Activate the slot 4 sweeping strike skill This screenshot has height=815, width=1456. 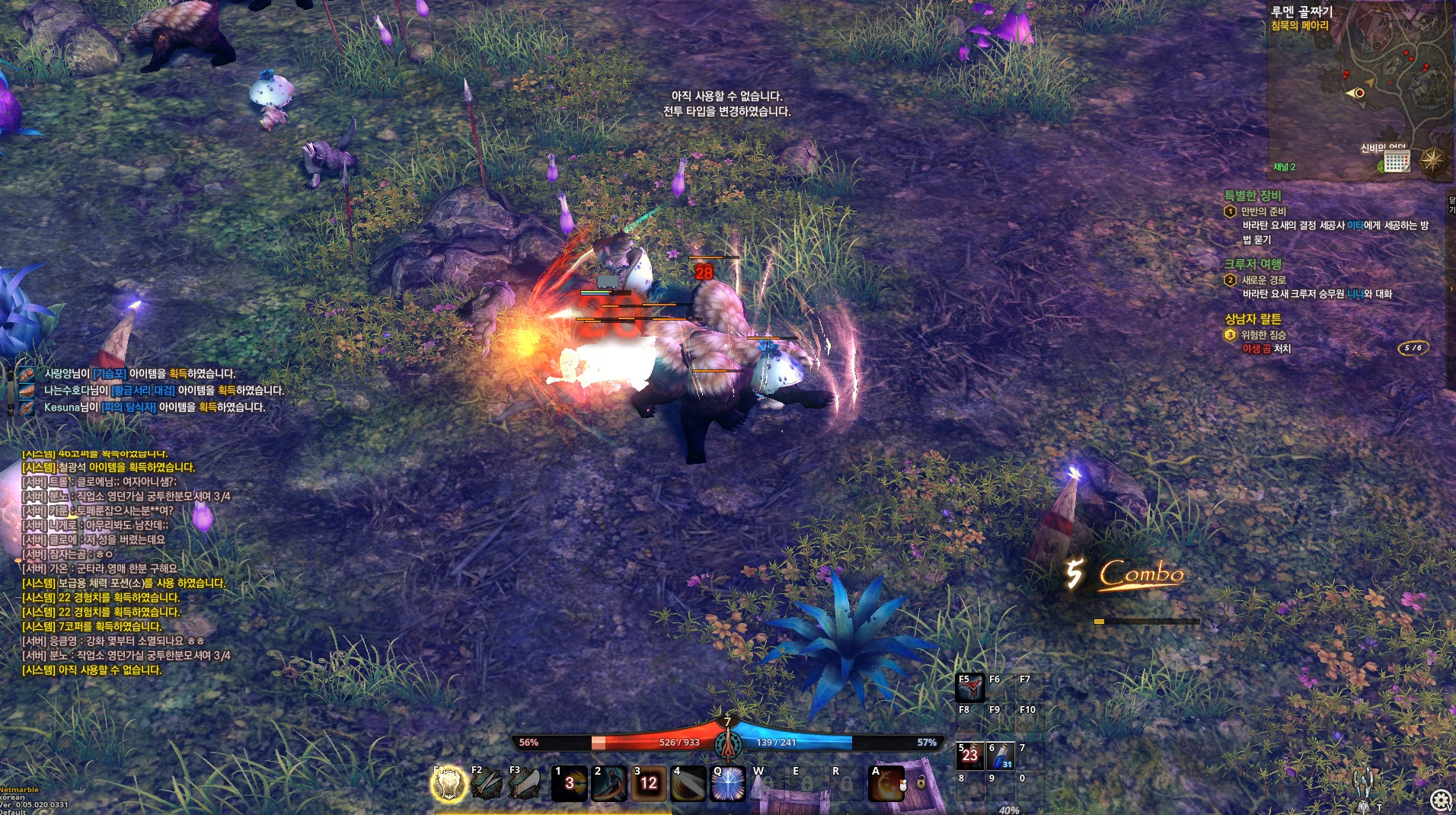[x=688, y=785]
